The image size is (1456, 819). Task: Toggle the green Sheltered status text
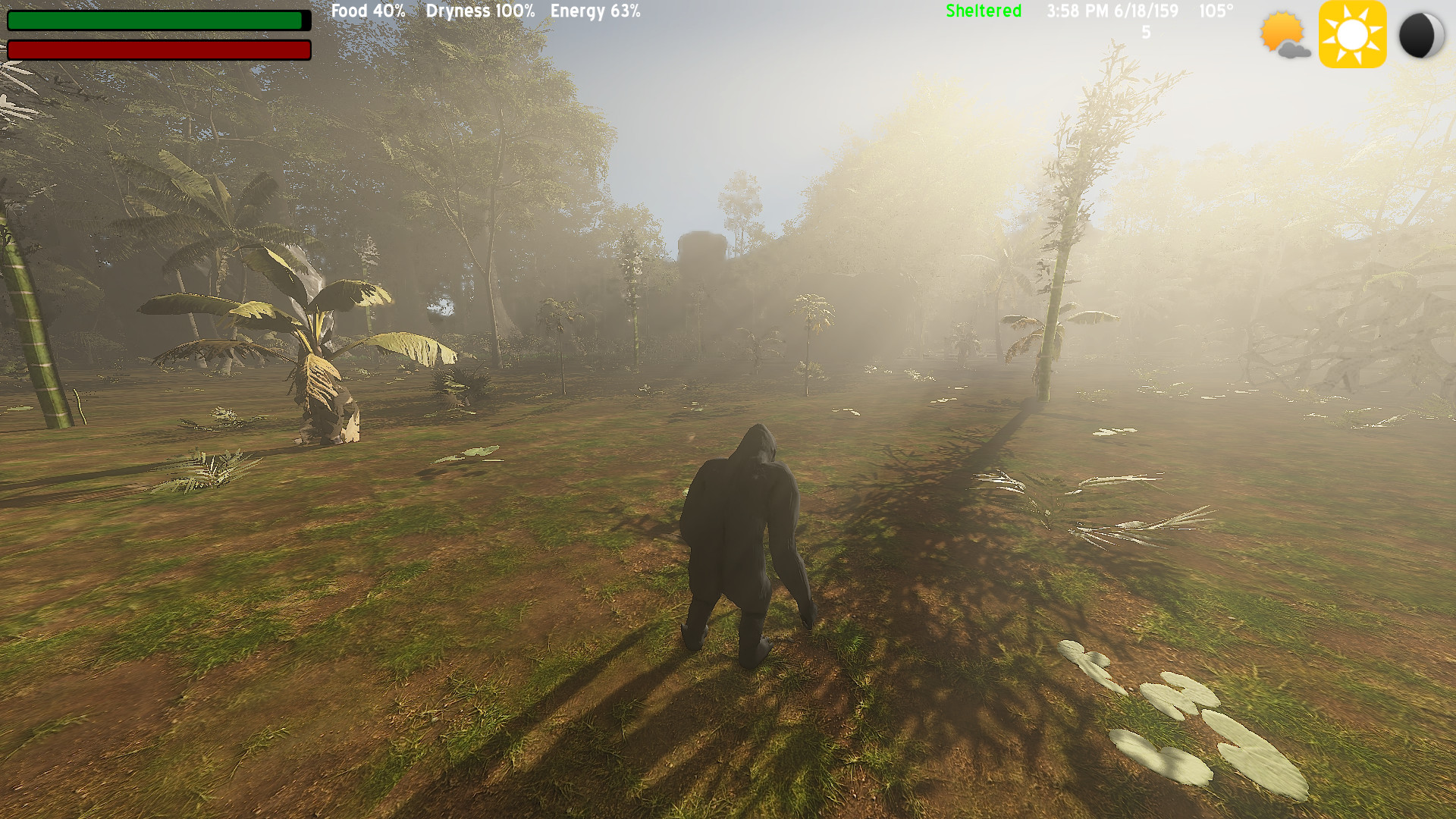983,11
